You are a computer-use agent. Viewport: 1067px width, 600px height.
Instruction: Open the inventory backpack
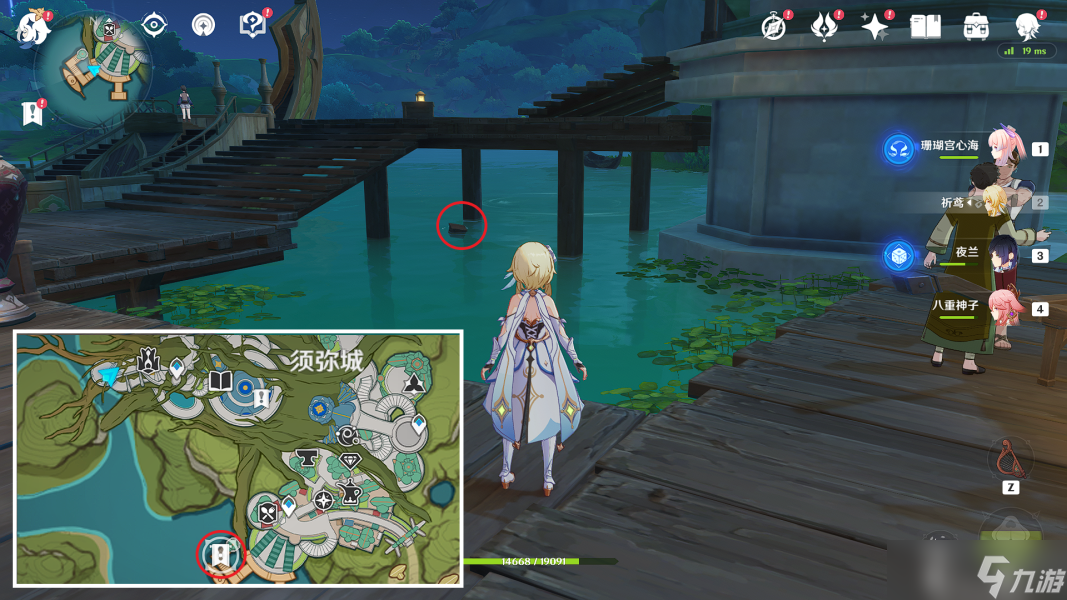click(977, 26)
